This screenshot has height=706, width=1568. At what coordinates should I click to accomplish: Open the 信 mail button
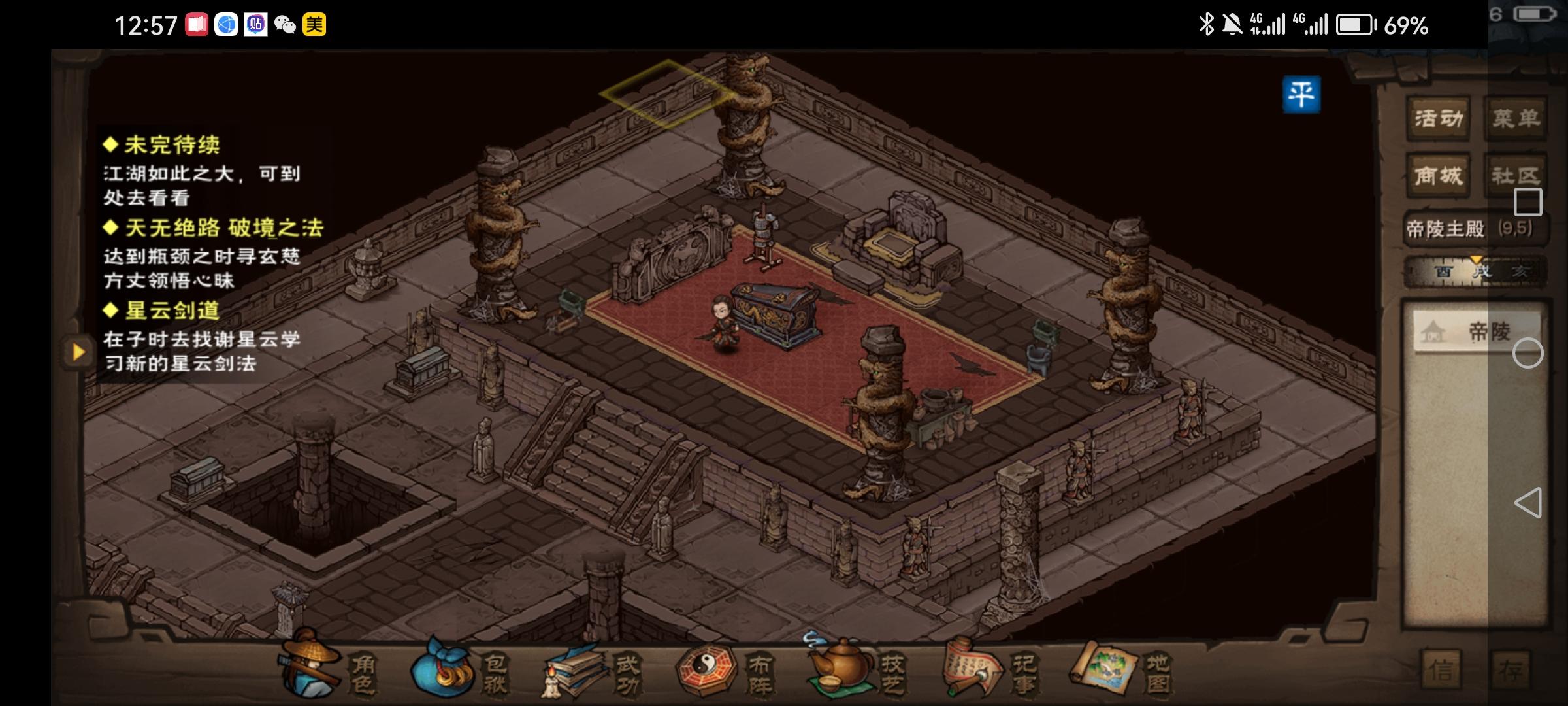click(1442, 670)
